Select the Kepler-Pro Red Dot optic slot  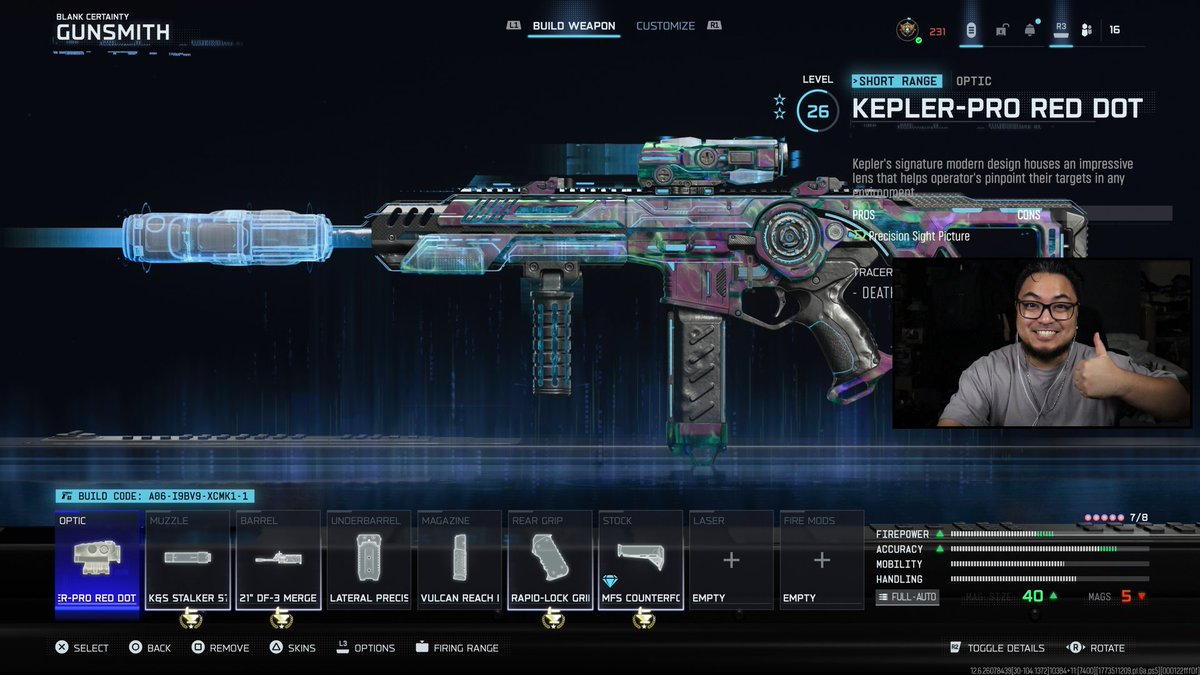click(97, 560)
